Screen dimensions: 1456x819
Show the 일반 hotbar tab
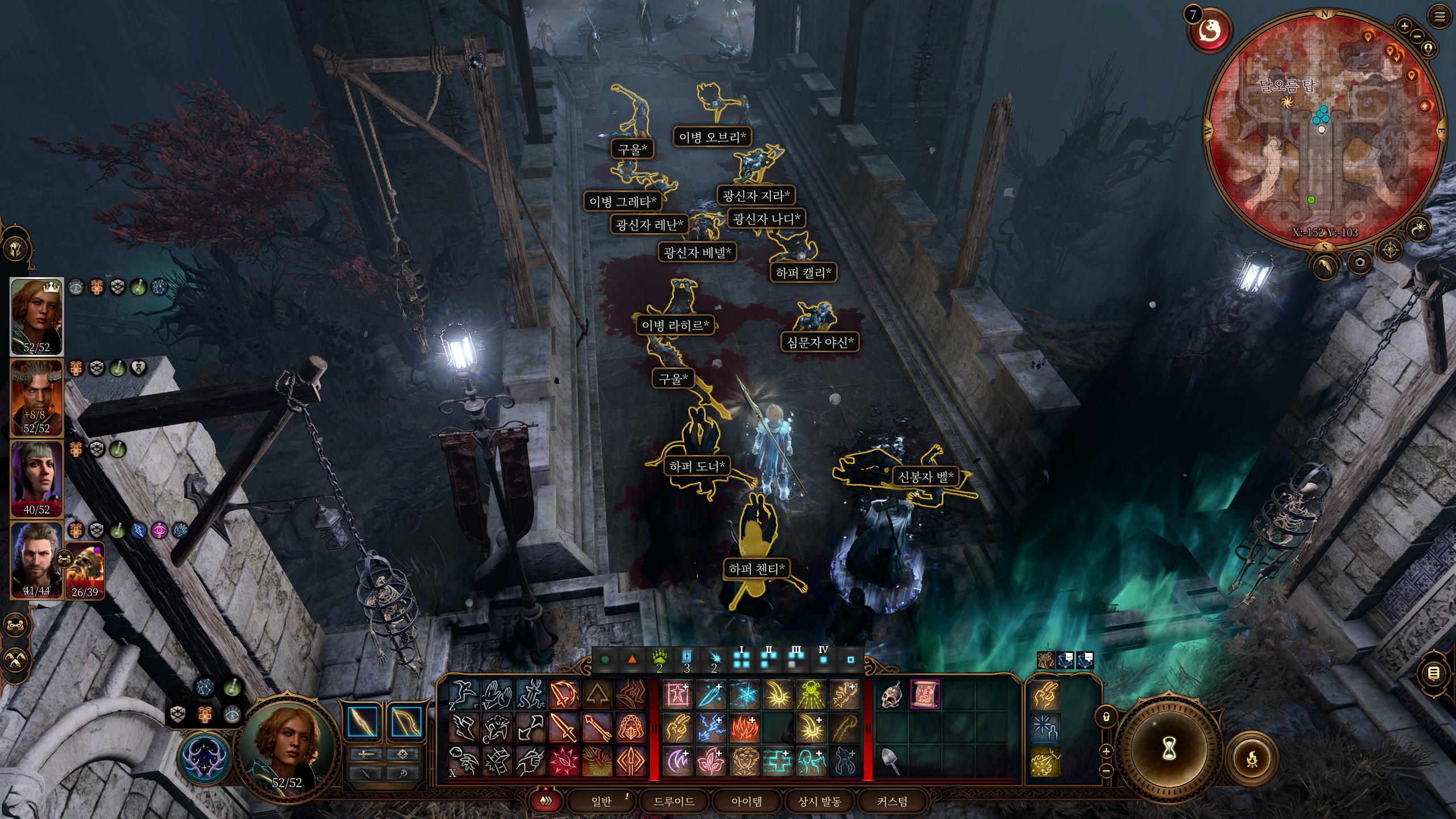601,801
